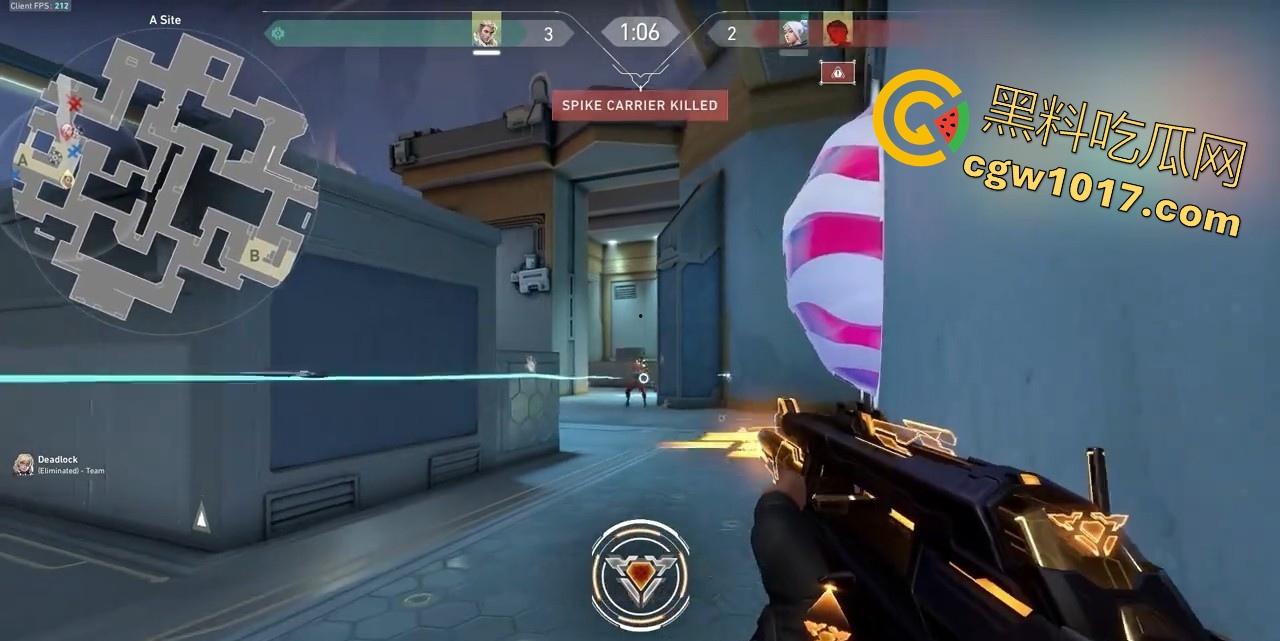Click eliminated Deadlock's portrait
Screen dimensions: 1280x641
pyautogui.click(x=22, y=464)
